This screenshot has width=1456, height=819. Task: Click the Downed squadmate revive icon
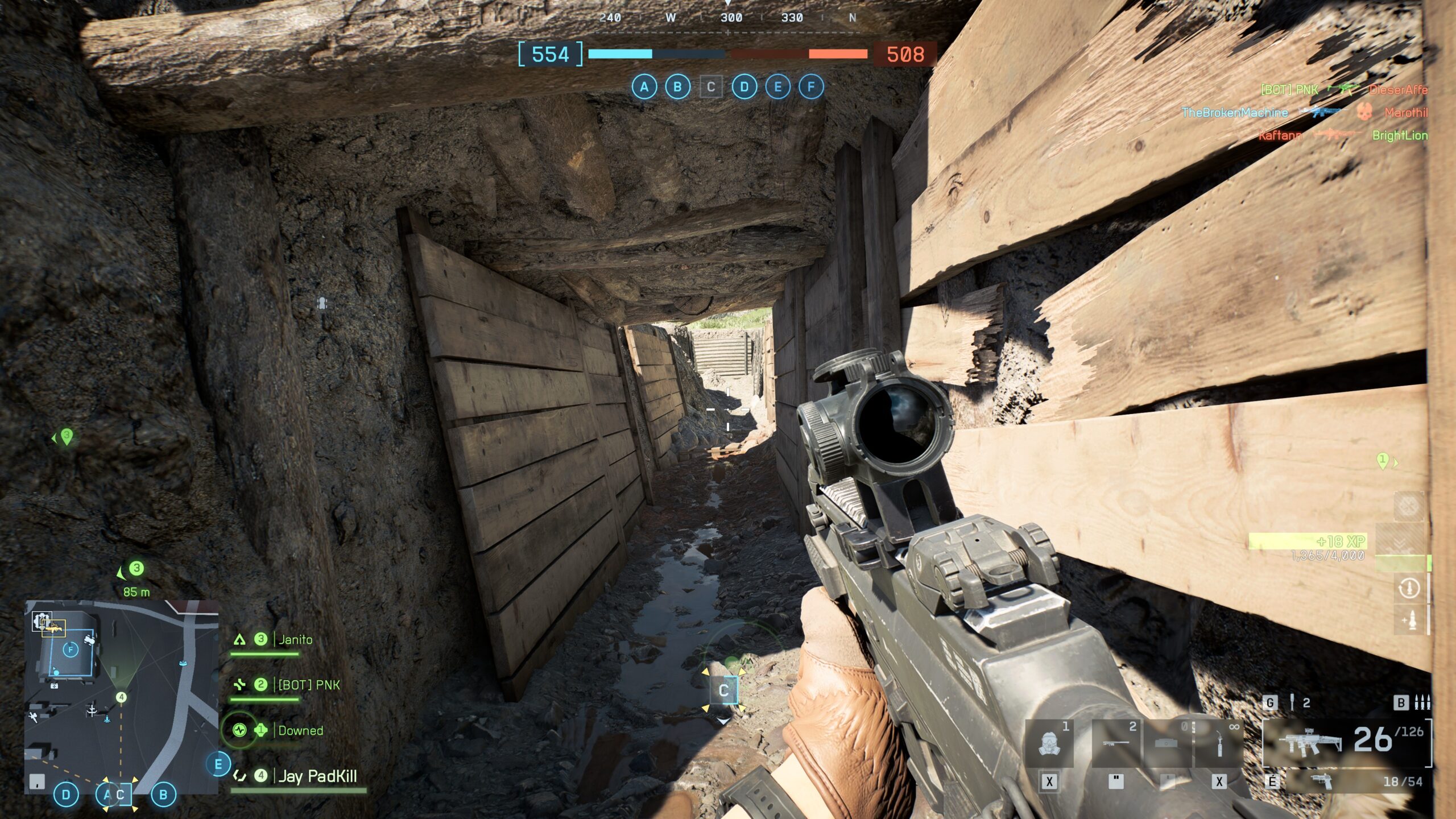click(x=239, y=730)
